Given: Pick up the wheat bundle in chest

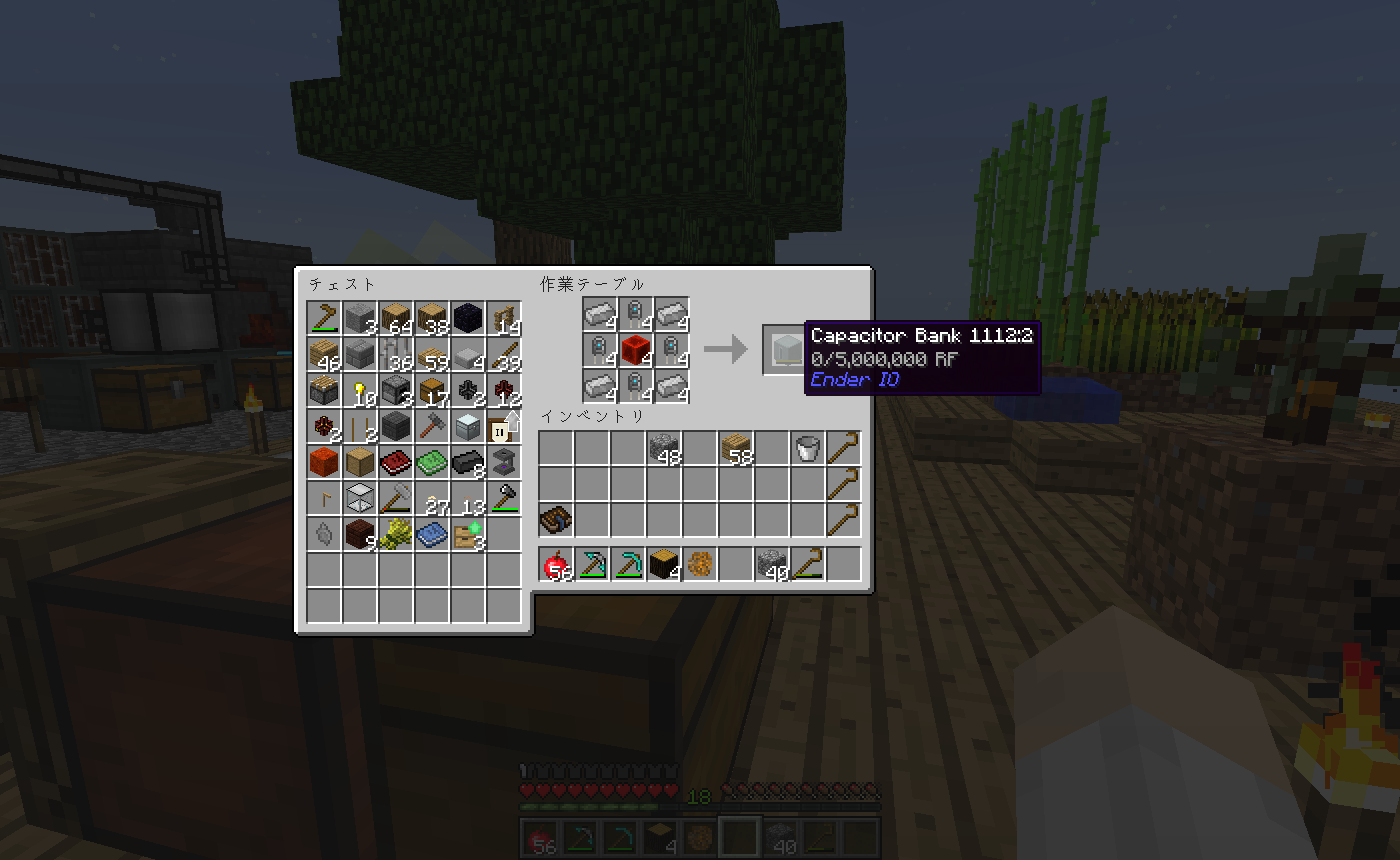Looking at the screenshot, I should pyautogui.click(x=396, y=534).
